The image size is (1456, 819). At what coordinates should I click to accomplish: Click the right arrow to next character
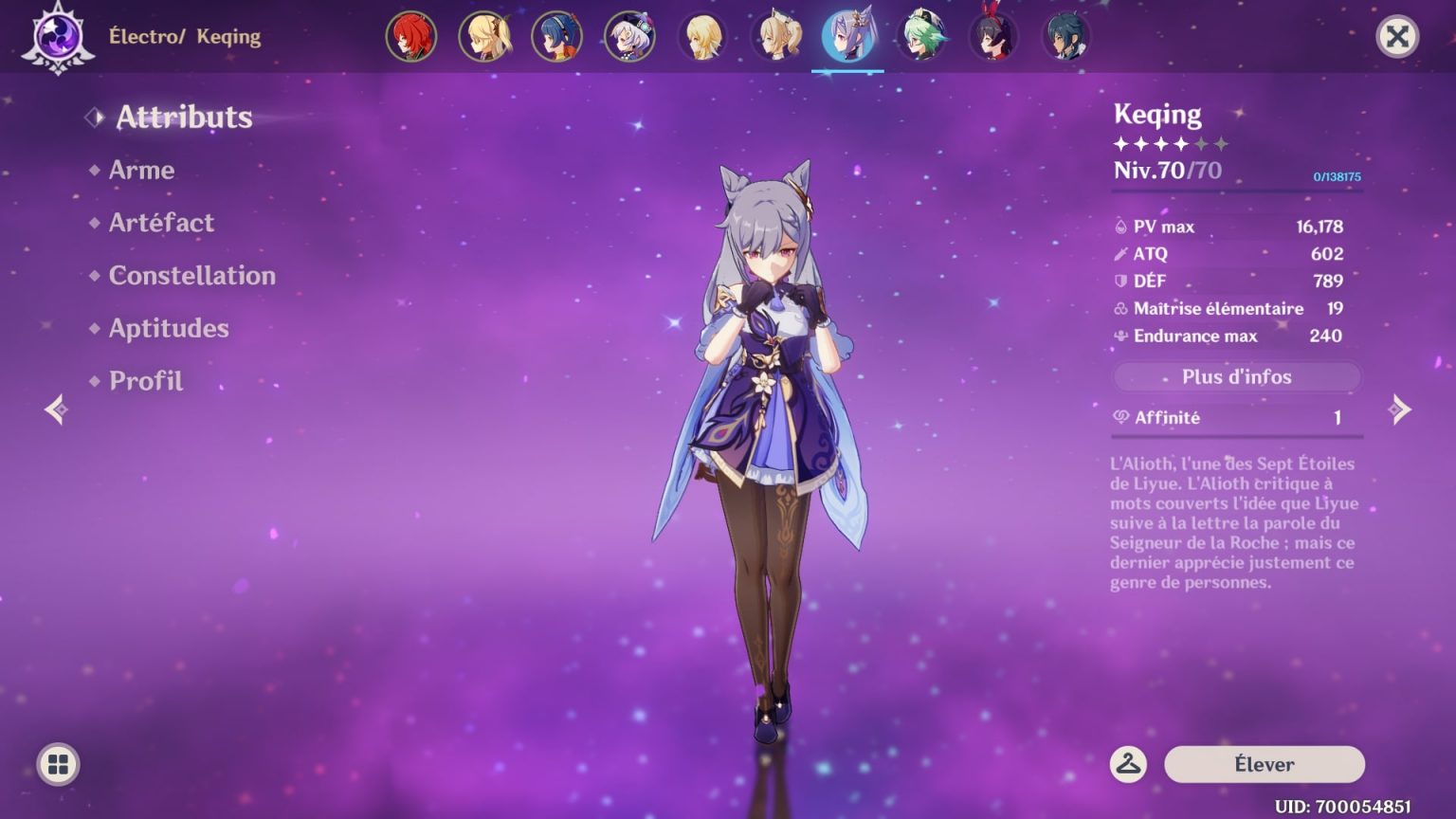[1400, 408]
